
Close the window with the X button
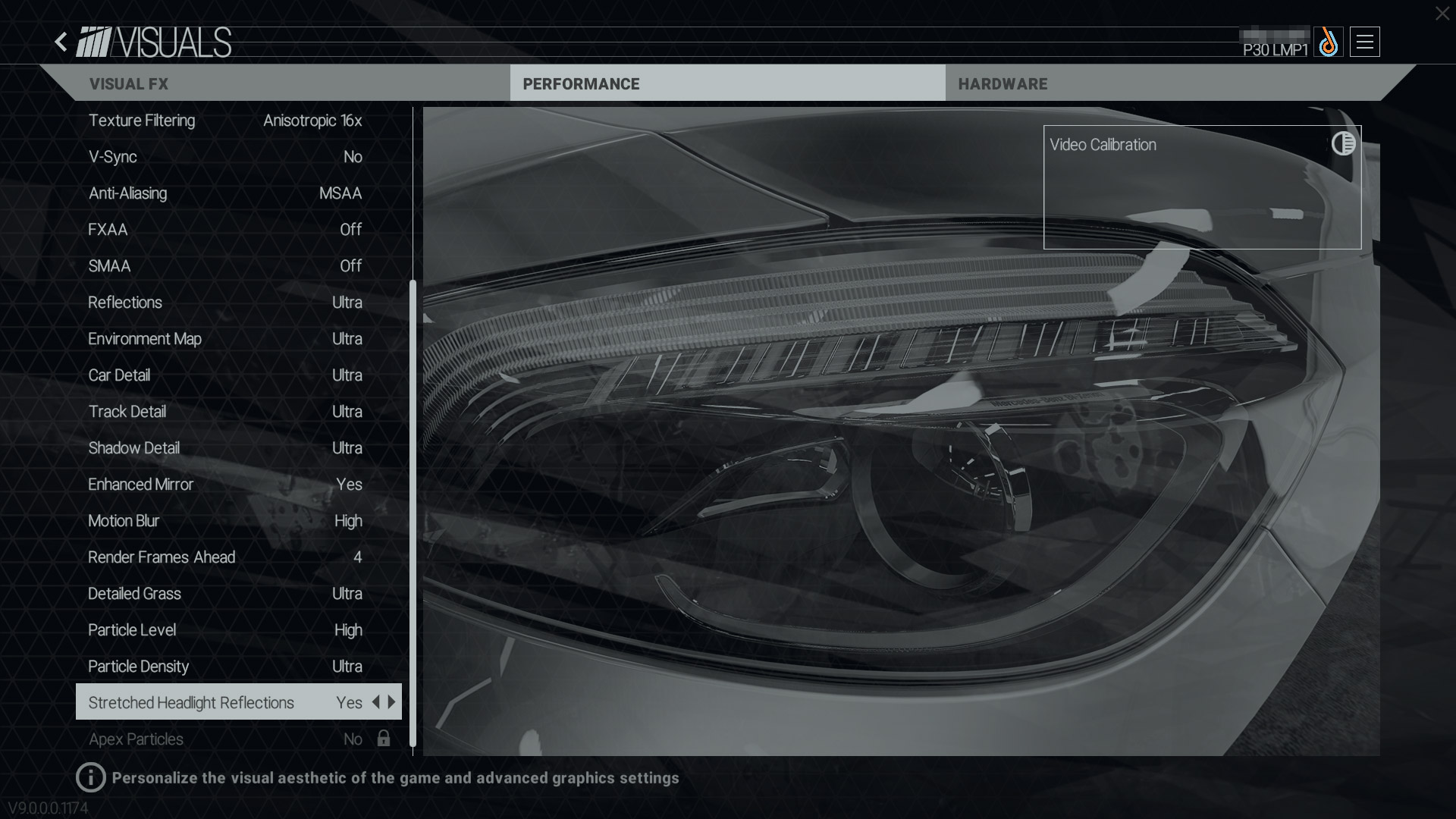1442,14
